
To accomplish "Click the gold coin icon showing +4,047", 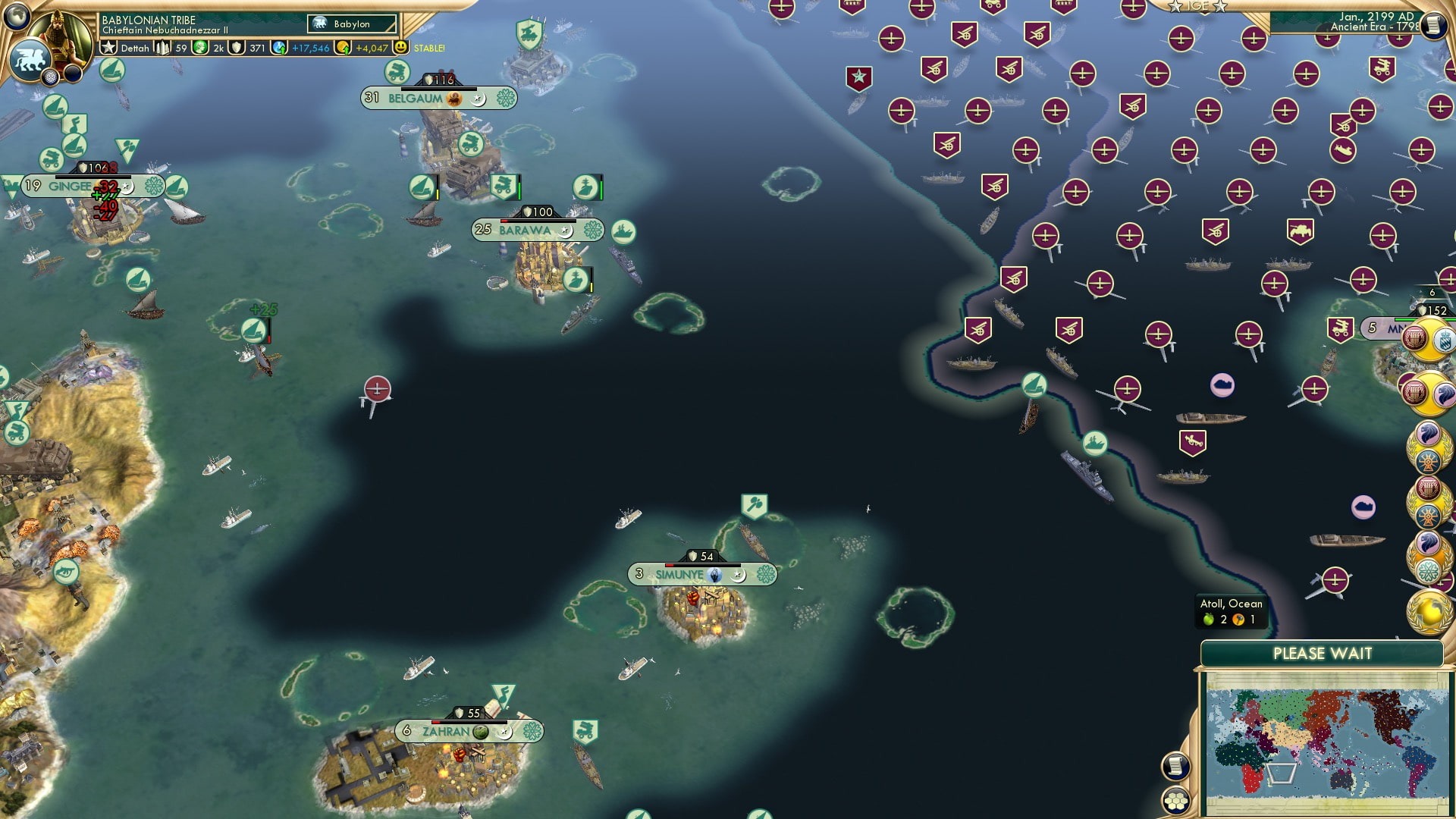I will click(342, 48).
